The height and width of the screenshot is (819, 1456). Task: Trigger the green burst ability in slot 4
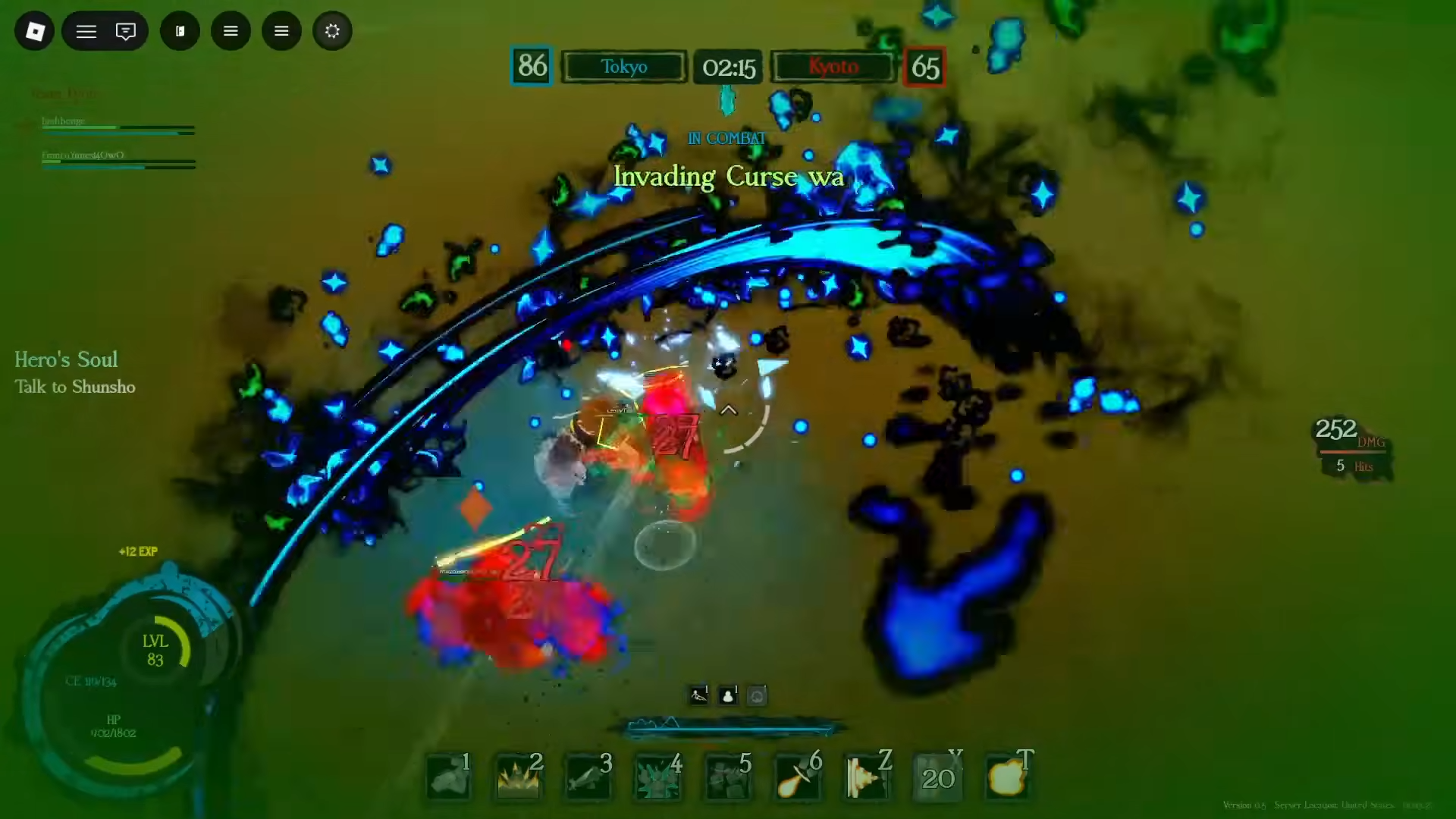pos(657,777)
